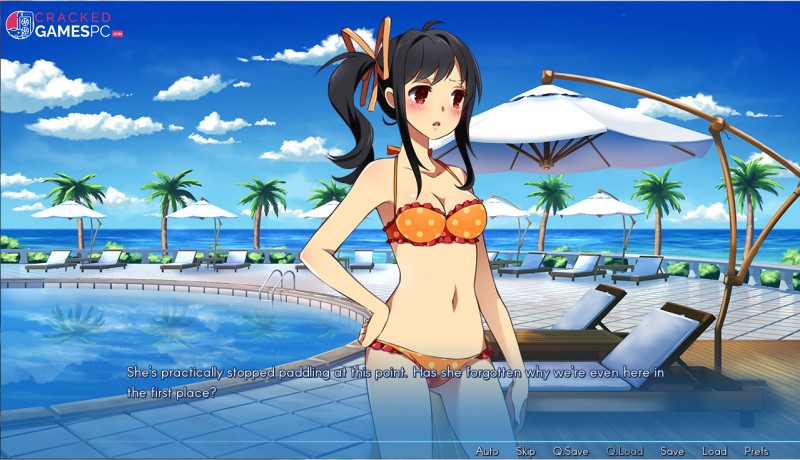
Task: Activate the Skip button
Action: click(x=526, y=451)
